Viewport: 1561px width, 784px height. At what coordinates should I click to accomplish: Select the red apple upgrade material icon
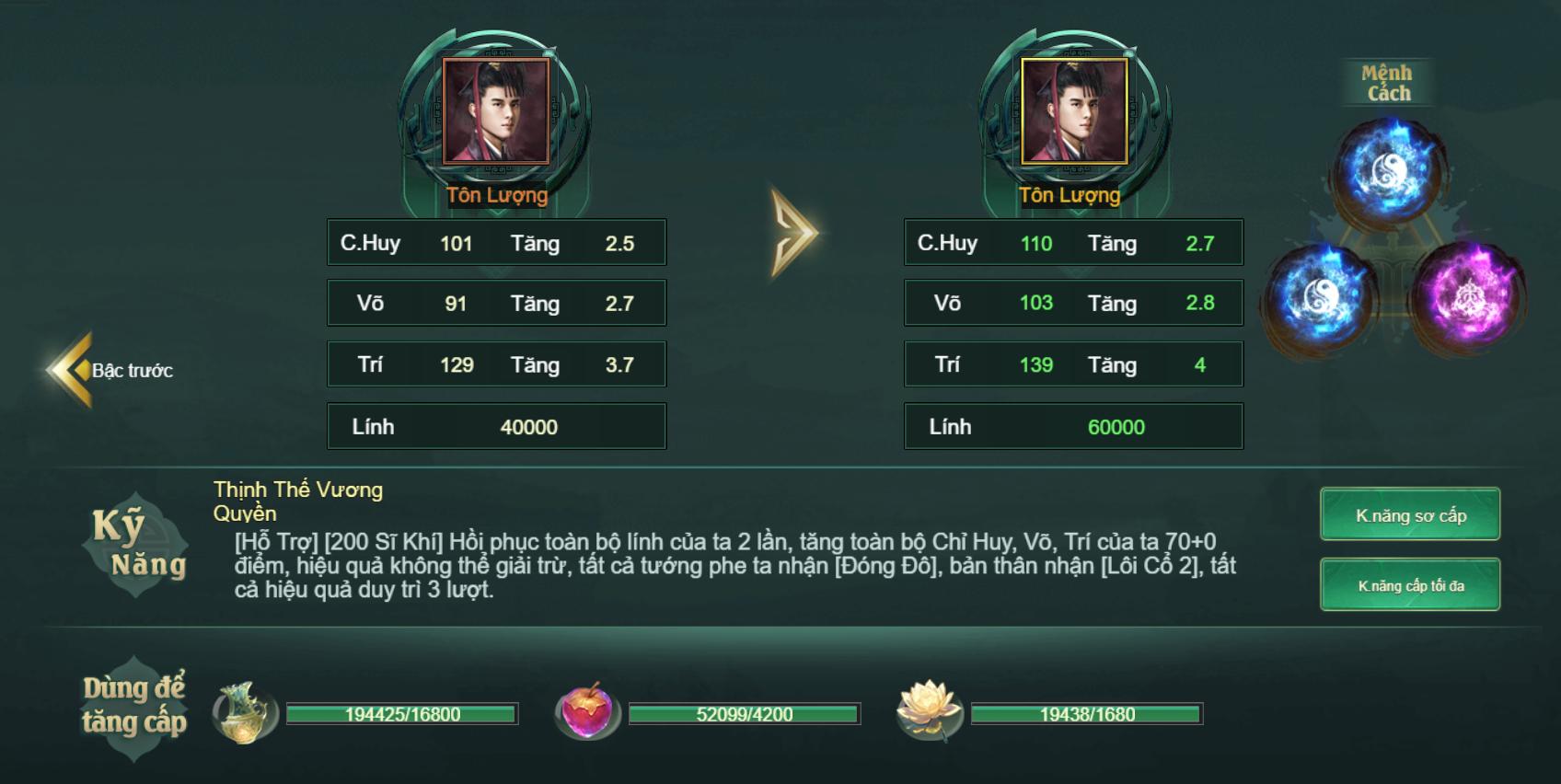pyautogui.click(x=587, y=713)
